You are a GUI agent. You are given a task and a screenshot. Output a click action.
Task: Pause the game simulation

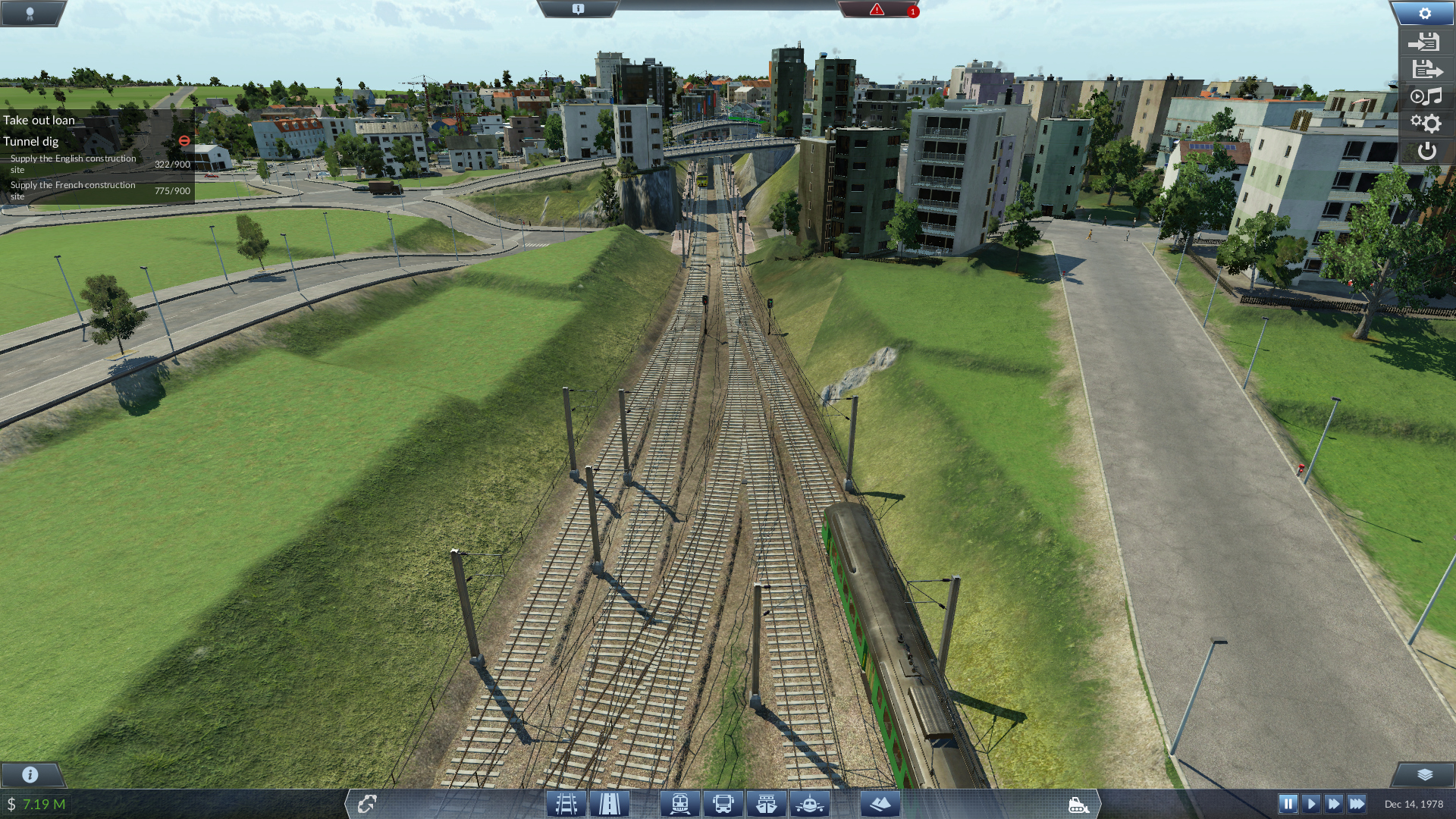tap(1288, 804)
